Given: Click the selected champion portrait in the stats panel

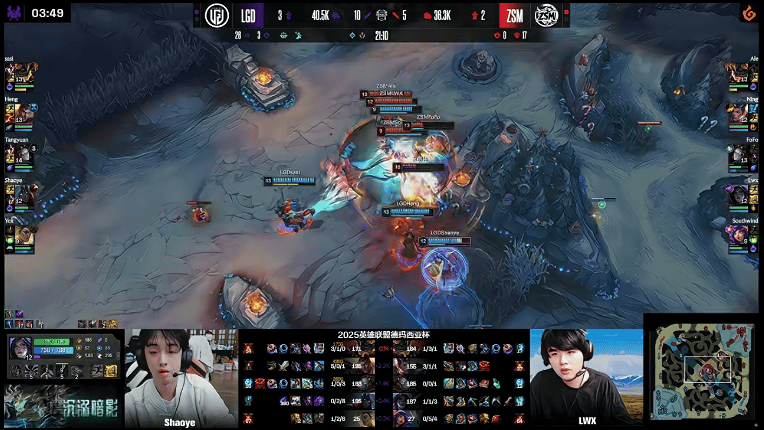Looking at the screenshot, I should (x=21, y=350).
